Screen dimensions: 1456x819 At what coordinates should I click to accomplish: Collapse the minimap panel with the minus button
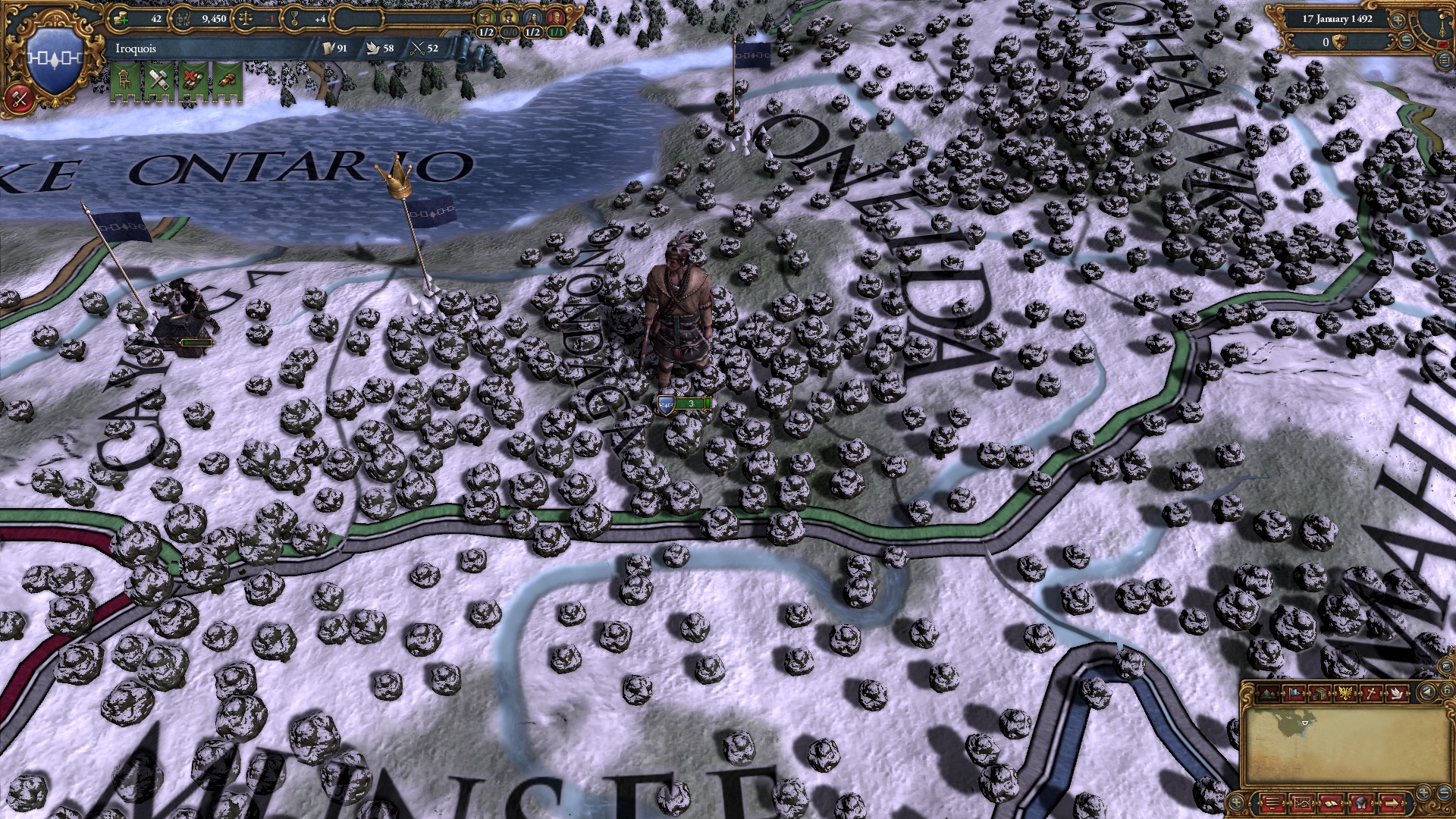point(1443,792)
